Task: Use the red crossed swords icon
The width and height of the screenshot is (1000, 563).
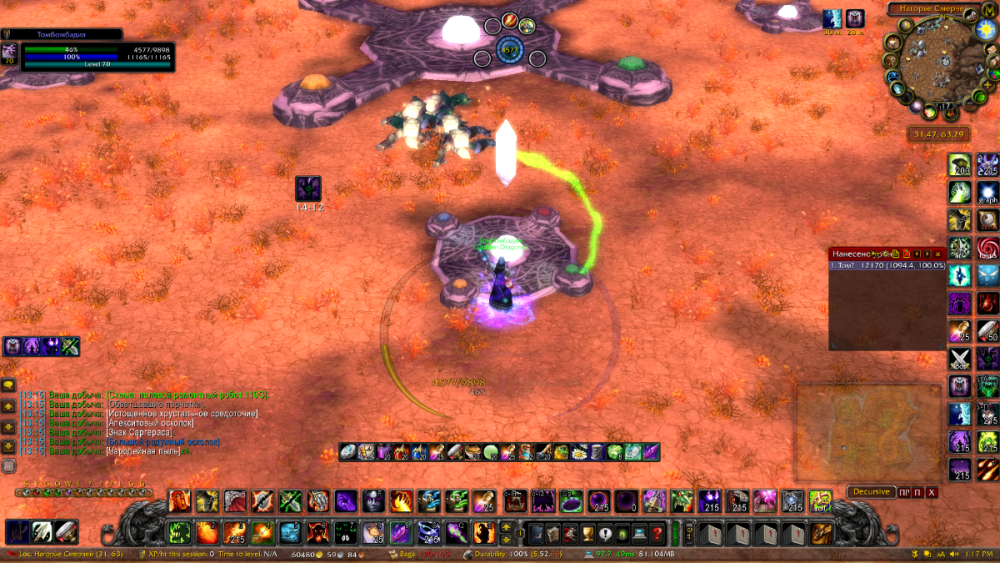Action: 960,358
